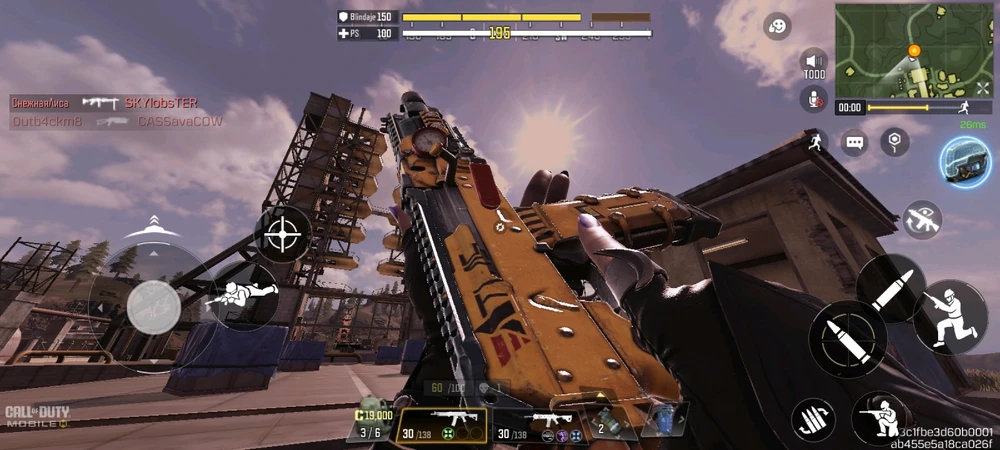This screenshot has width=1000, height=450.
Task: Open the backpack showing 19,000 credits
Action: pyautogui.click(x=371, y=423)
